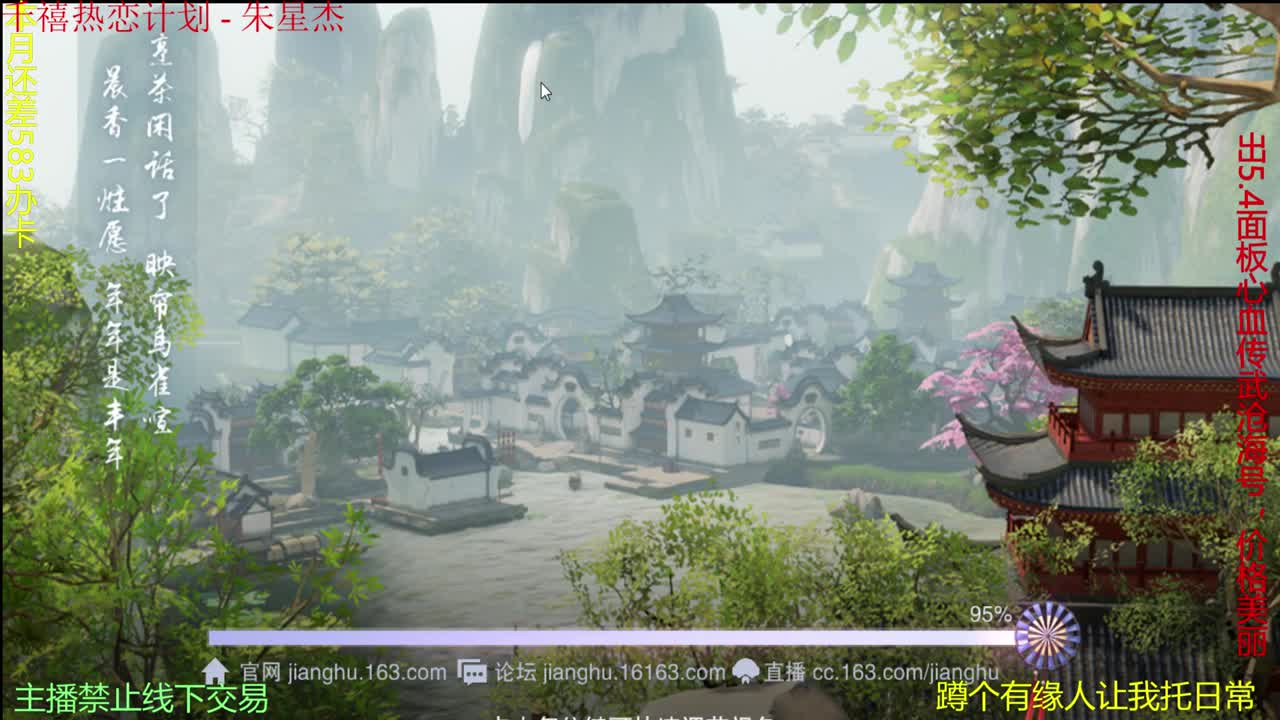
Task: Click the spinning pinwheel loading indicator
Action: coord(1048,636)
